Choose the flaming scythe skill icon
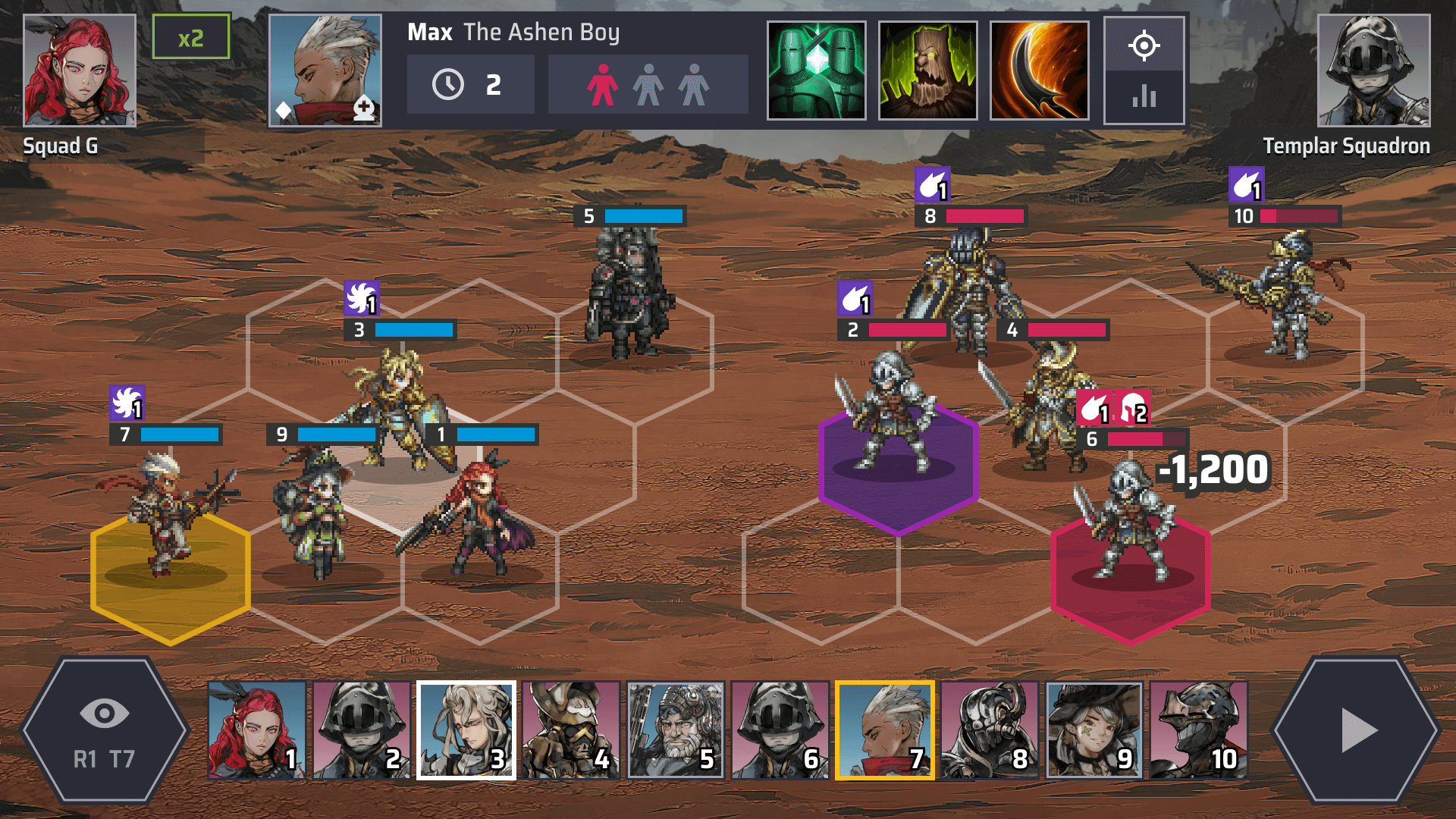 pos(1039,71)
